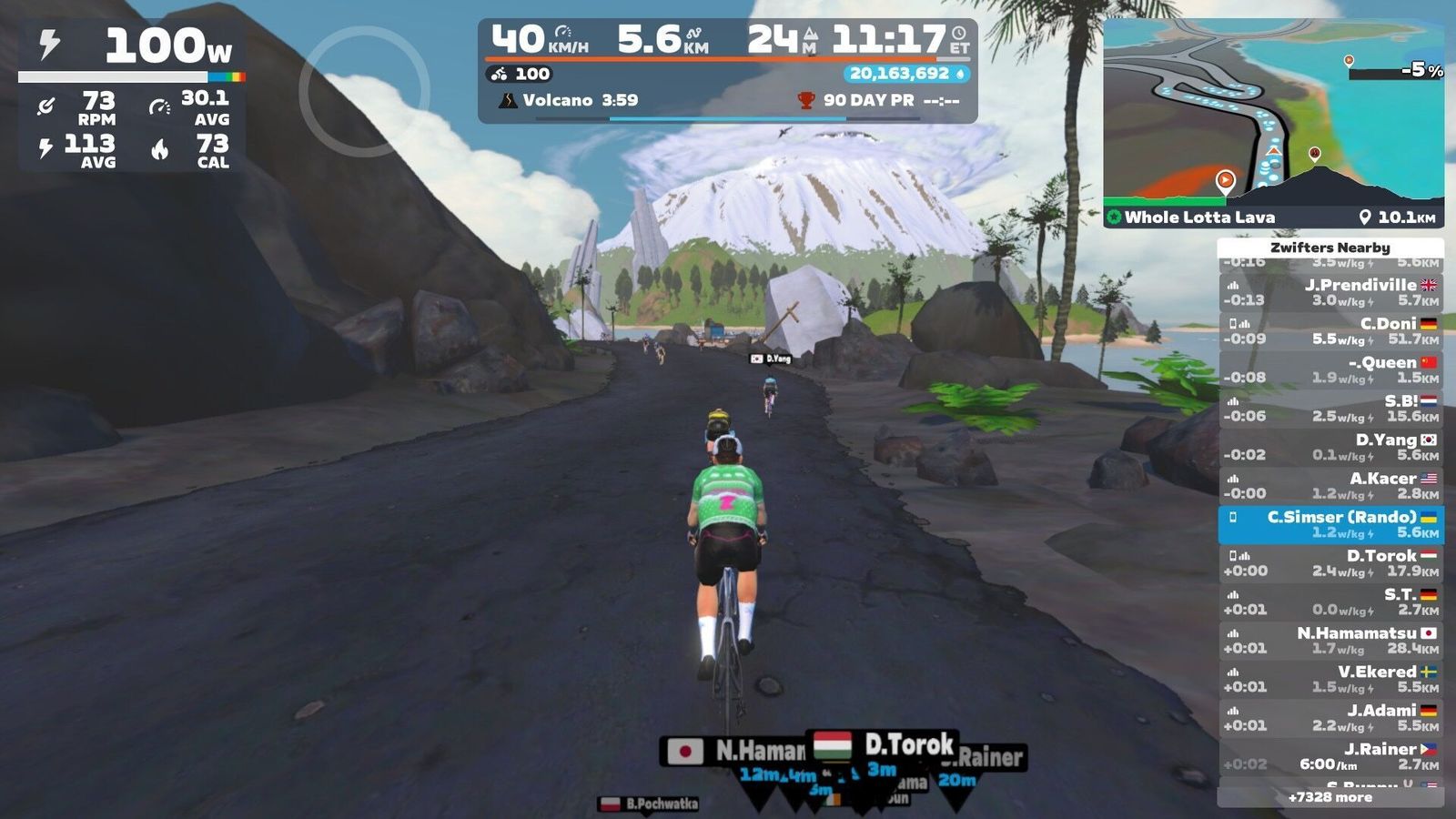This screenshot has height=819, width=1456.
Task: Pick D.Torok in the rider list
Action: 1330,563
